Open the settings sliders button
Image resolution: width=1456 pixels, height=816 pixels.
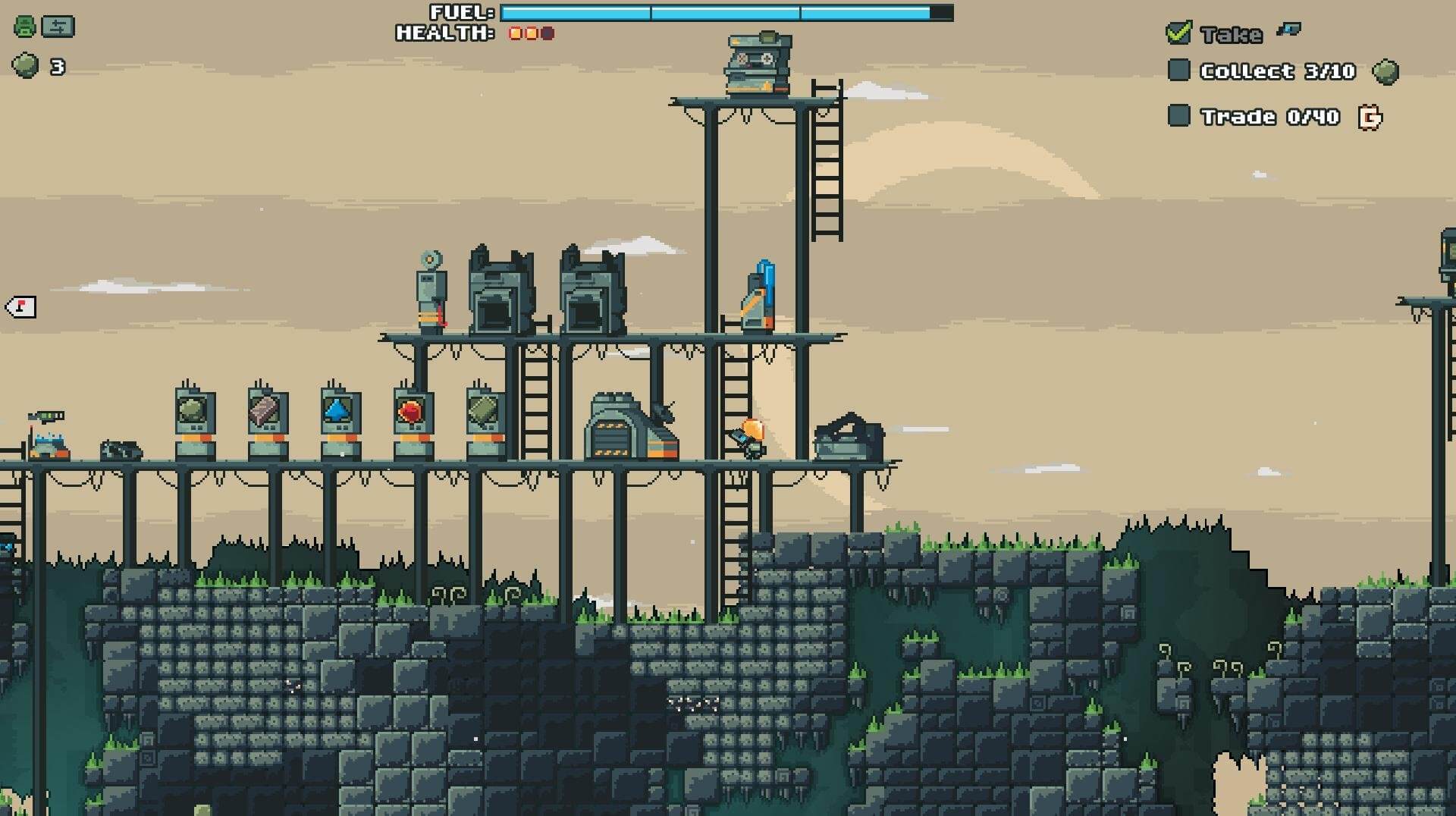tap(58, 27)
